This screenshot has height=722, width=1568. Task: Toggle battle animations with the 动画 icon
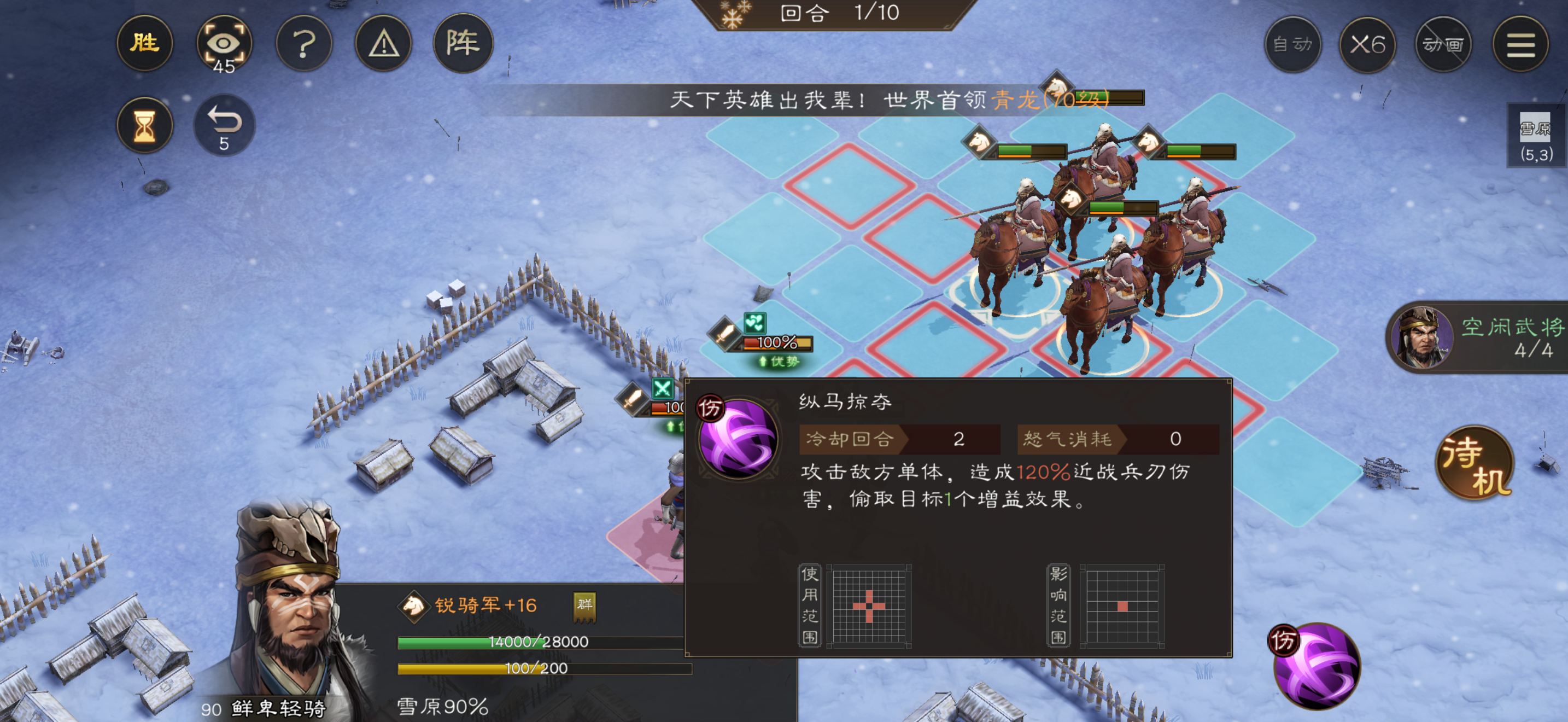click(x=1443, y=44)
